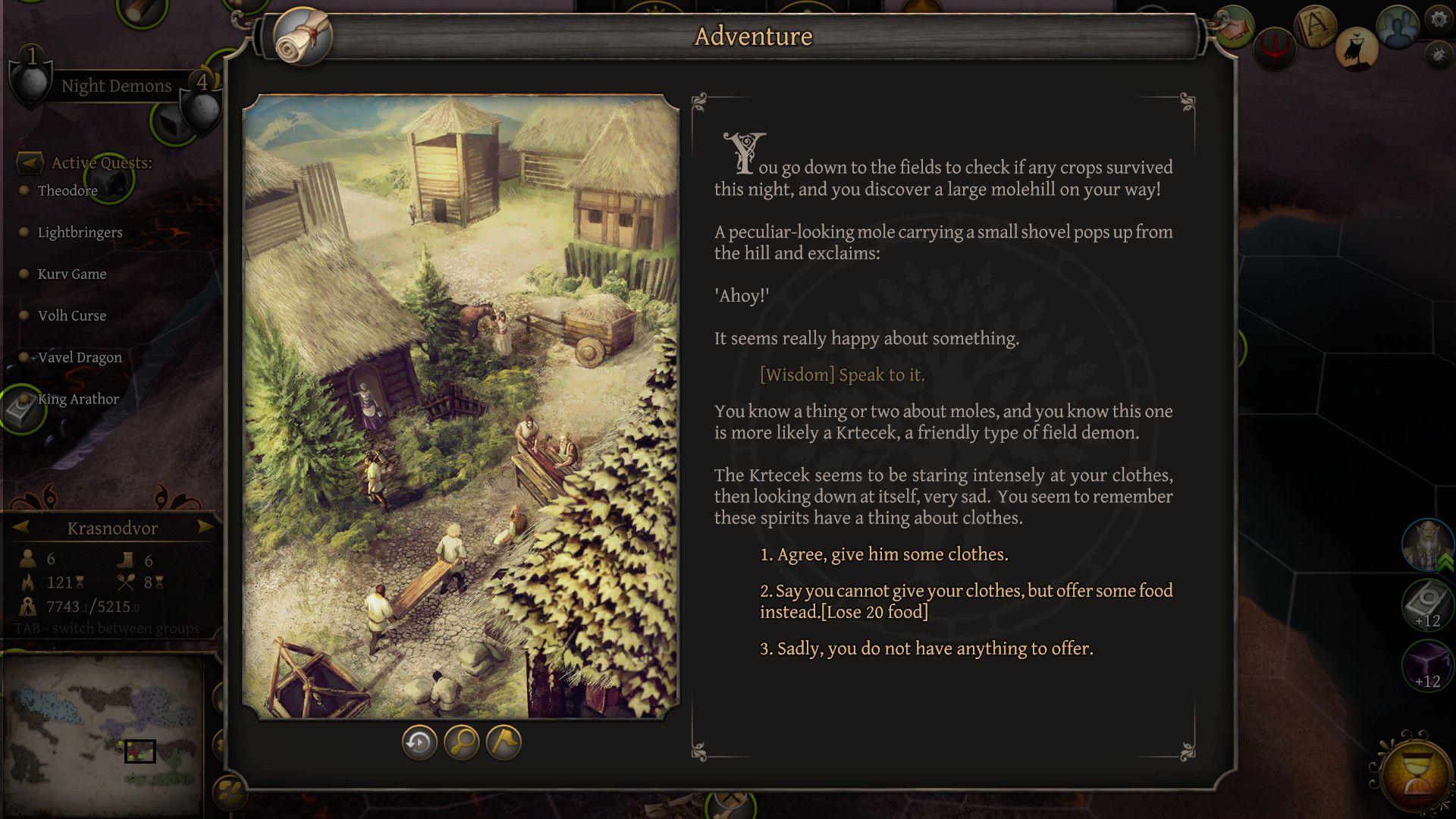Toggle tracking on the Vavel Dragon quest marker
Image resolution: width=1456 pixels, height=819 pixels.
(x=24, y=356)
